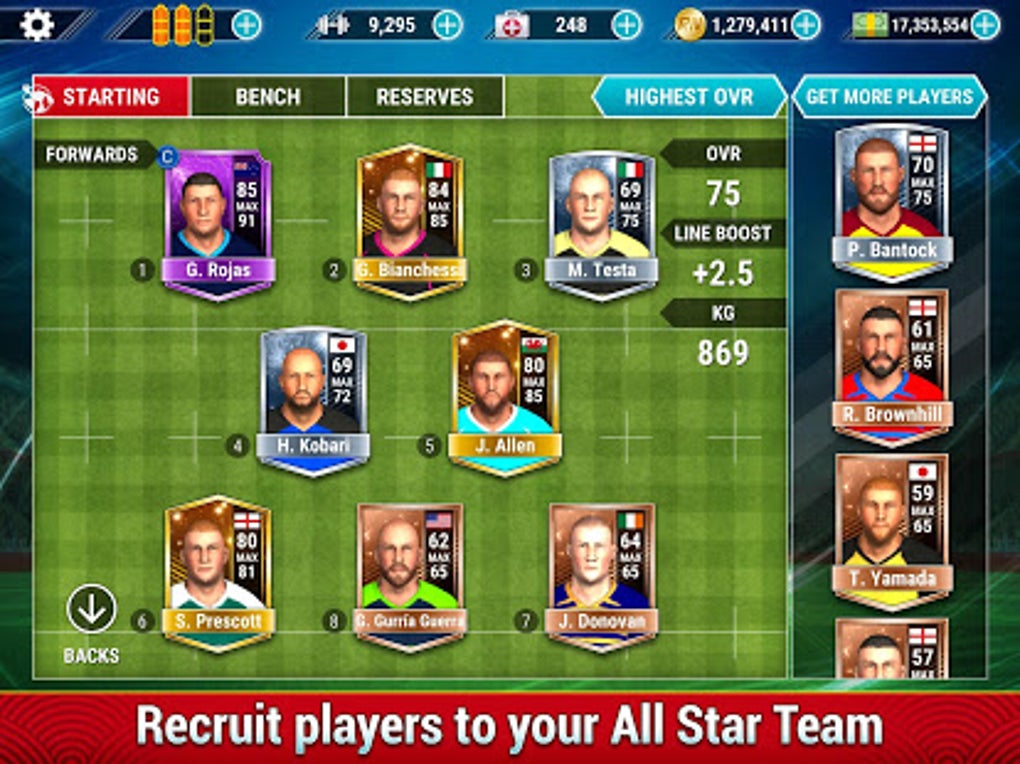Screen dimensions: 1020x764
Task: Select P. Bantock from player list
Action: [x=892, y=200]
